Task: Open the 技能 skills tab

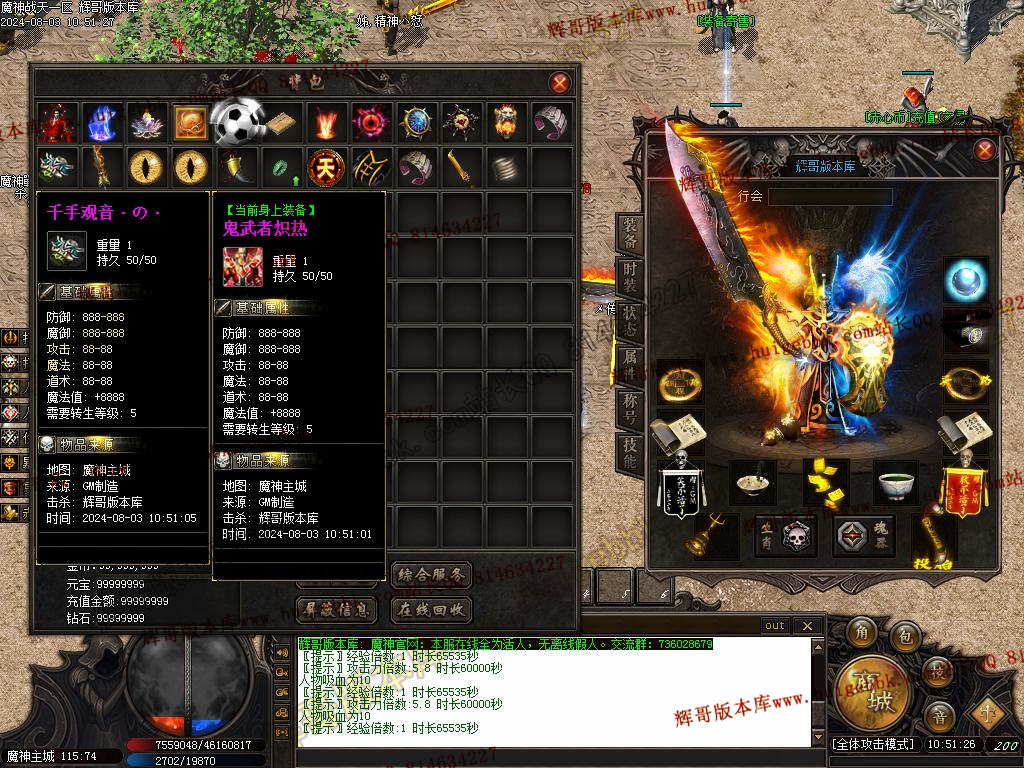Action: (630, 454)
